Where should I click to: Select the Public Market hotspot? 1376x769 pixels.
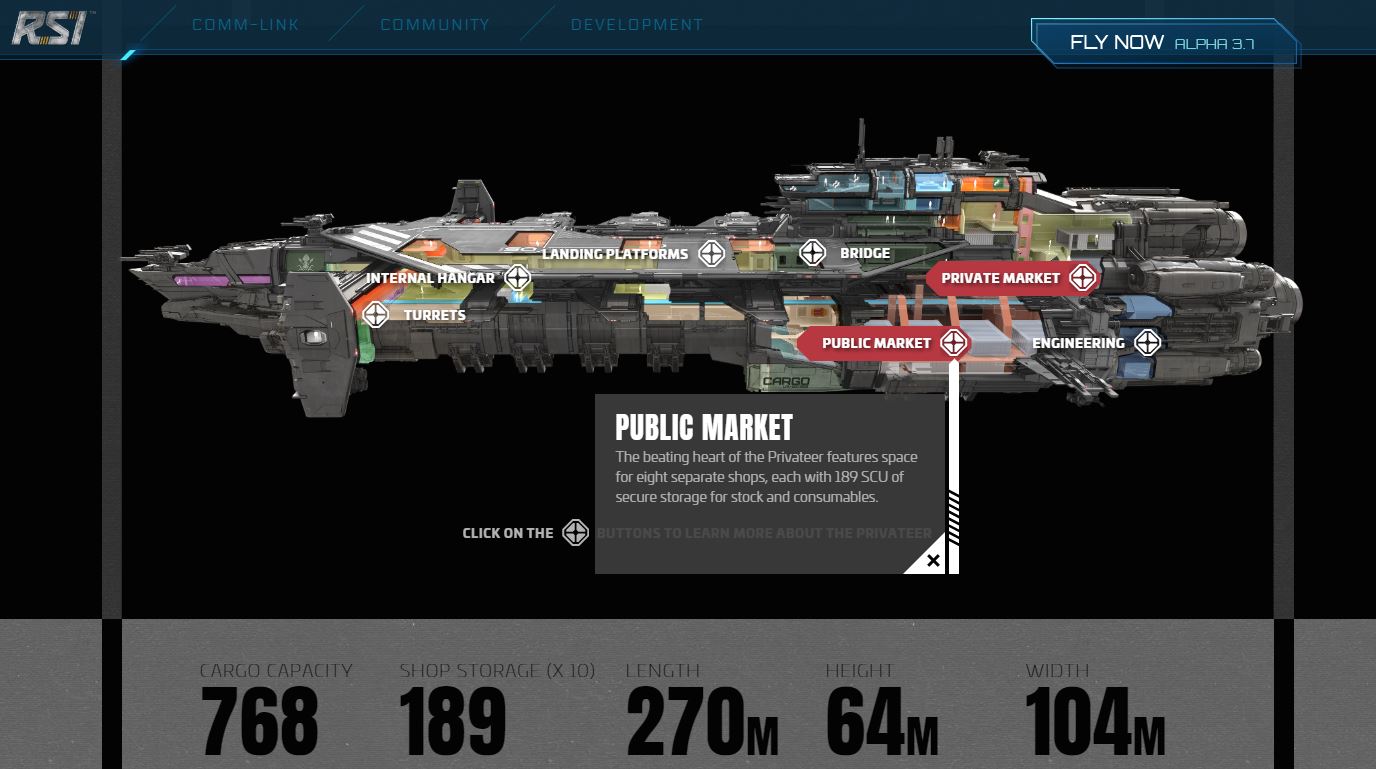pyautogui.click(x=953, y=343)
